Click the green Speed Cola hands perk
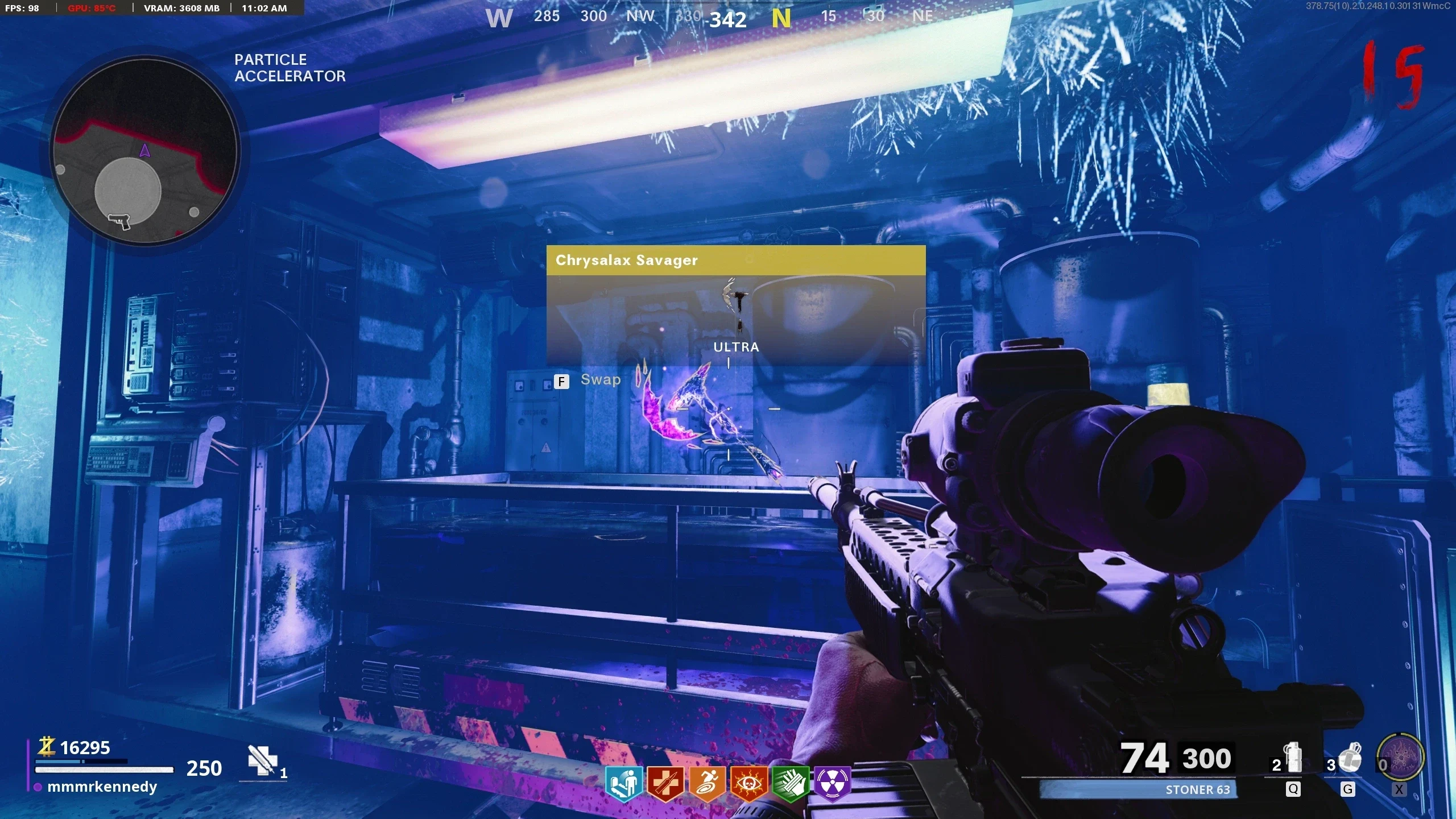Viewport: 1456px width, 819px height. (791, 784)
